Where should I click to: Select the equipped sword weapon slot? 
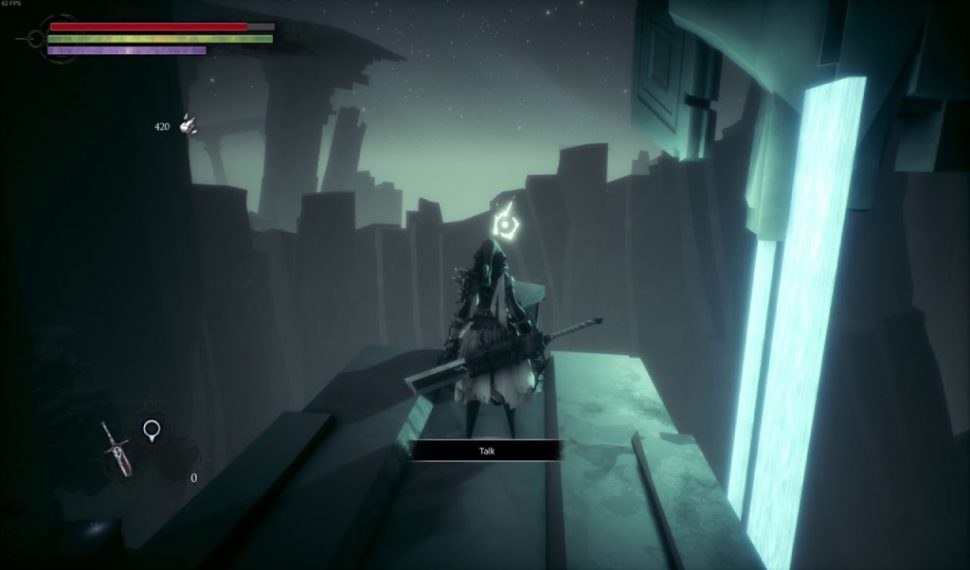click(115, 451)
